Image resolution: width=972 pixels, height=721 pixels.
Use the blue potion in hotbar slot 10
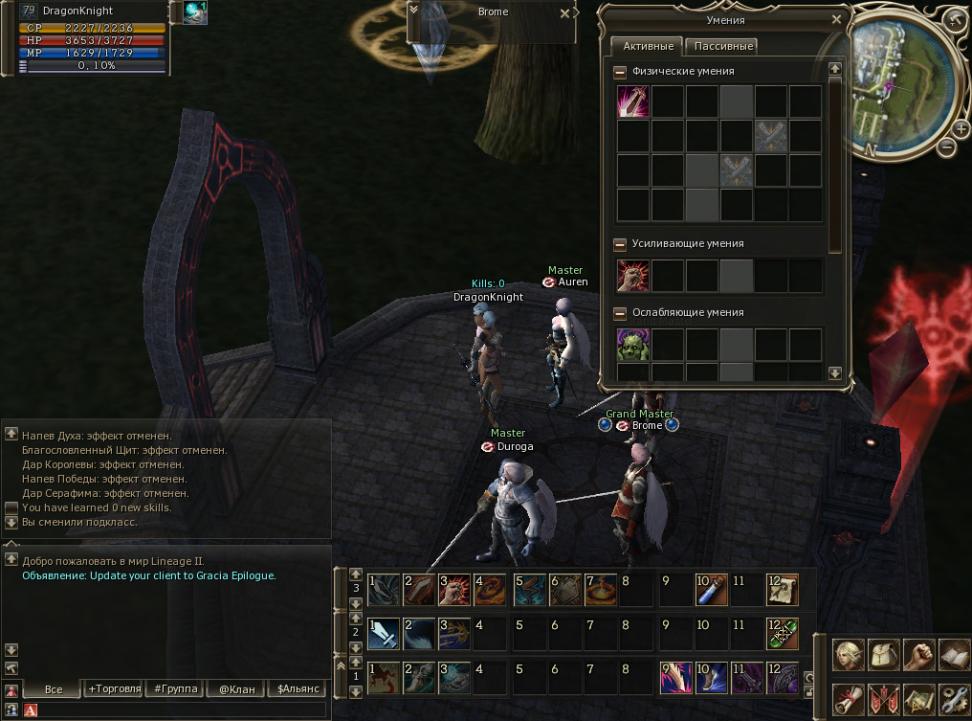pyautogui.click(x=711, y=590)
